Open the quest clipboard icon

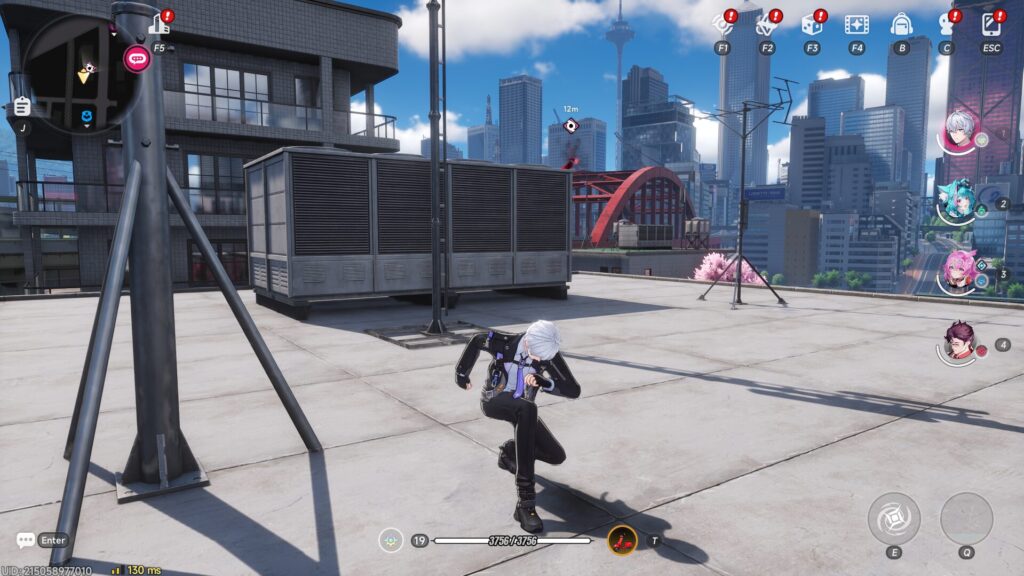pos(22,107)
